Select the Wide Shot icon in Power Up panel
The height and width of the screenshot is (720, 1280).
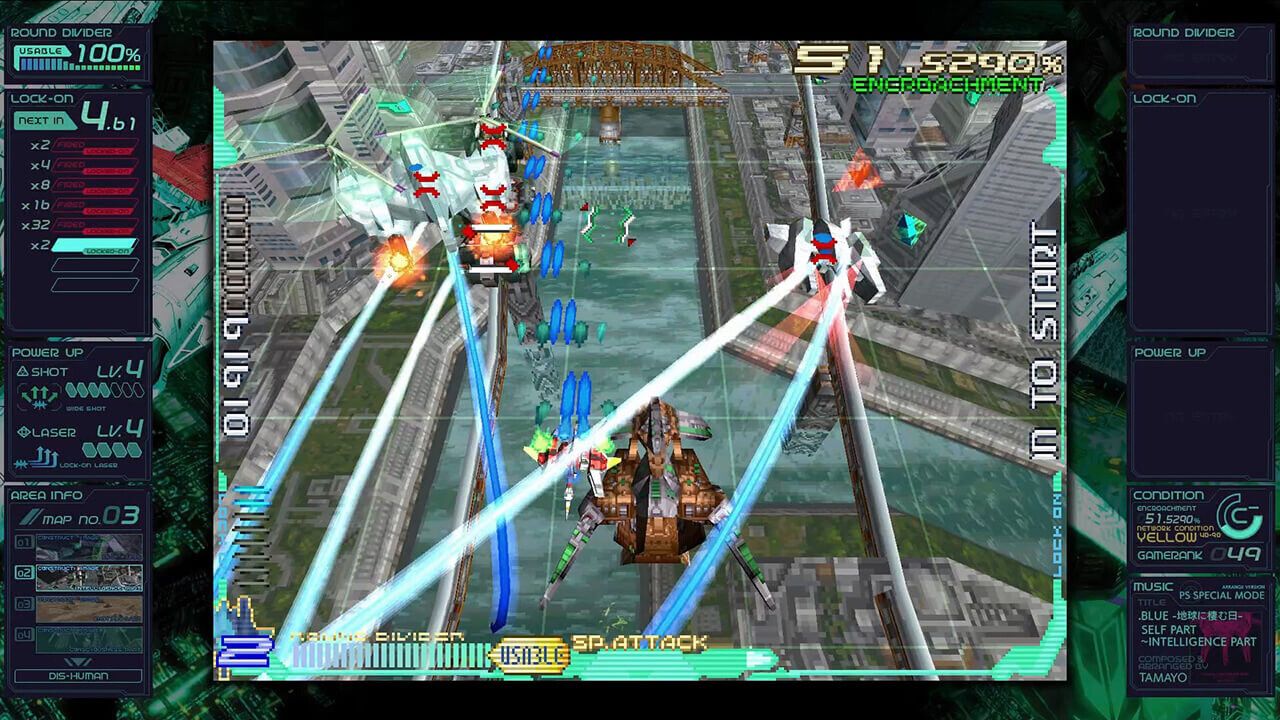[x=38, y=395]
